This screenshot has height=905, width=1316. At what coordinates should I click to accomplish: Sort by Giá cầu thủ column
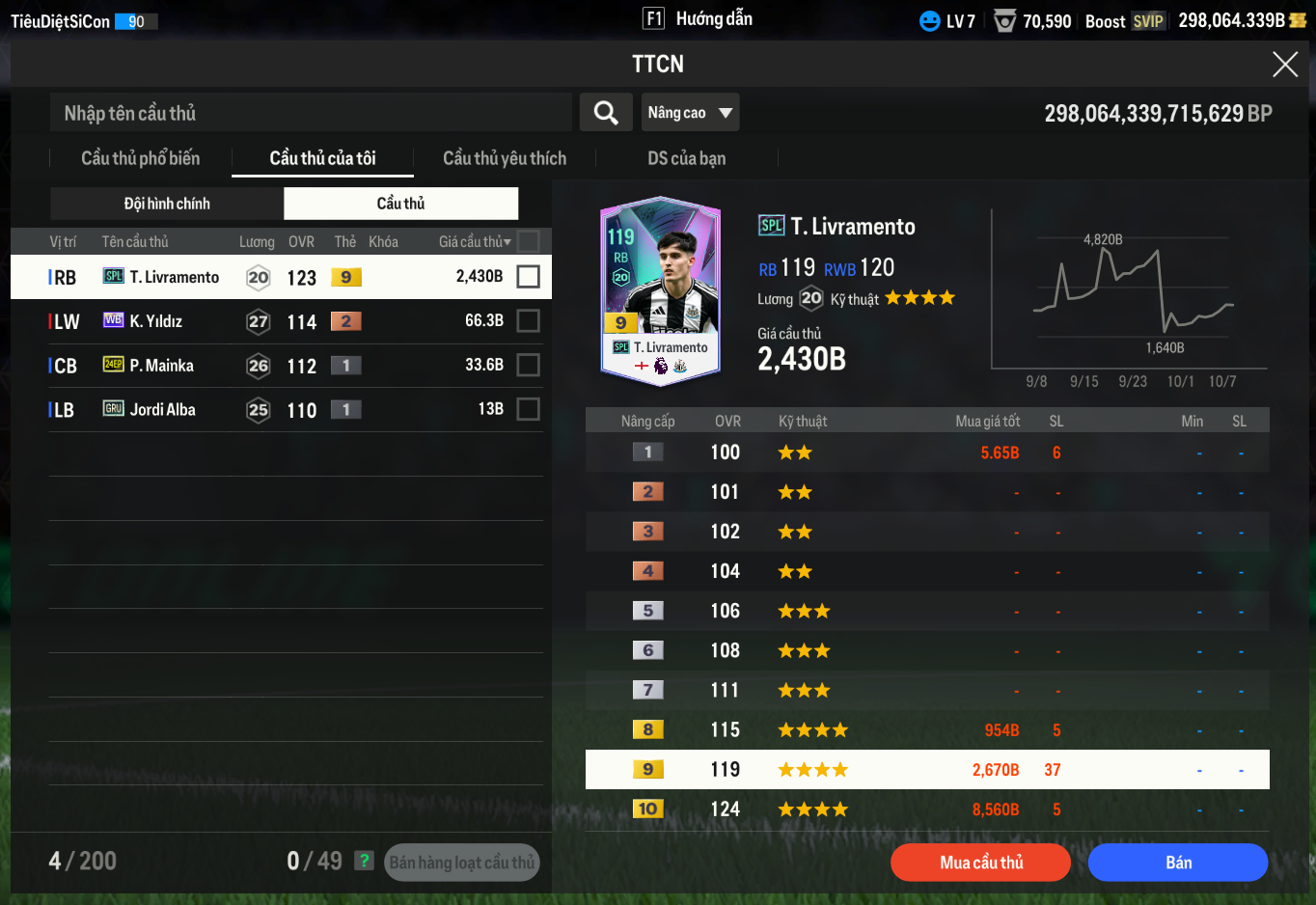(474, 242)
